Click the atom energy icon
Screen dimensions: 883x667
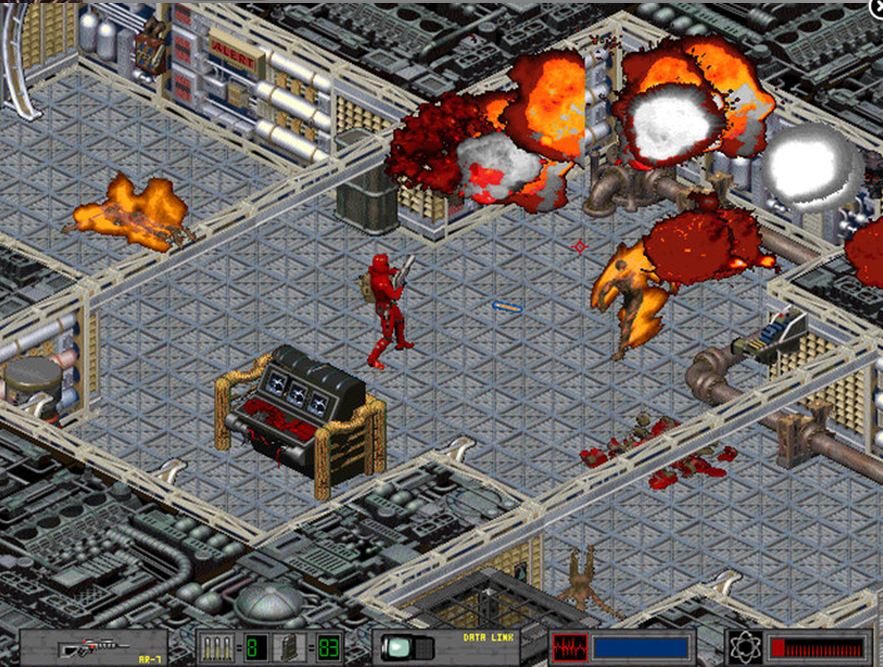click(746, 647)
